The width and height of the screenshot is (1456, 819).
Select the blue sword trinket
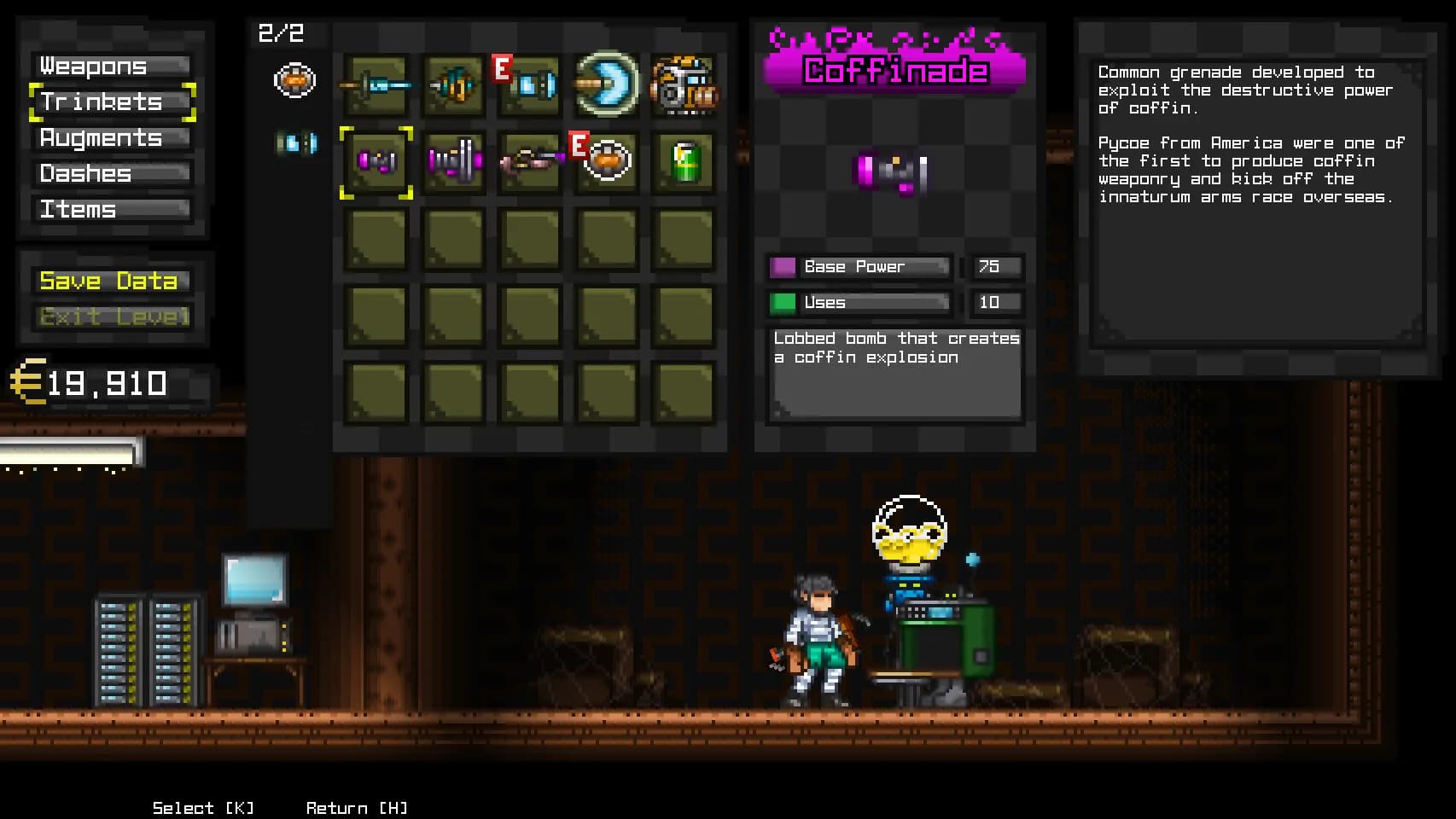376,85
